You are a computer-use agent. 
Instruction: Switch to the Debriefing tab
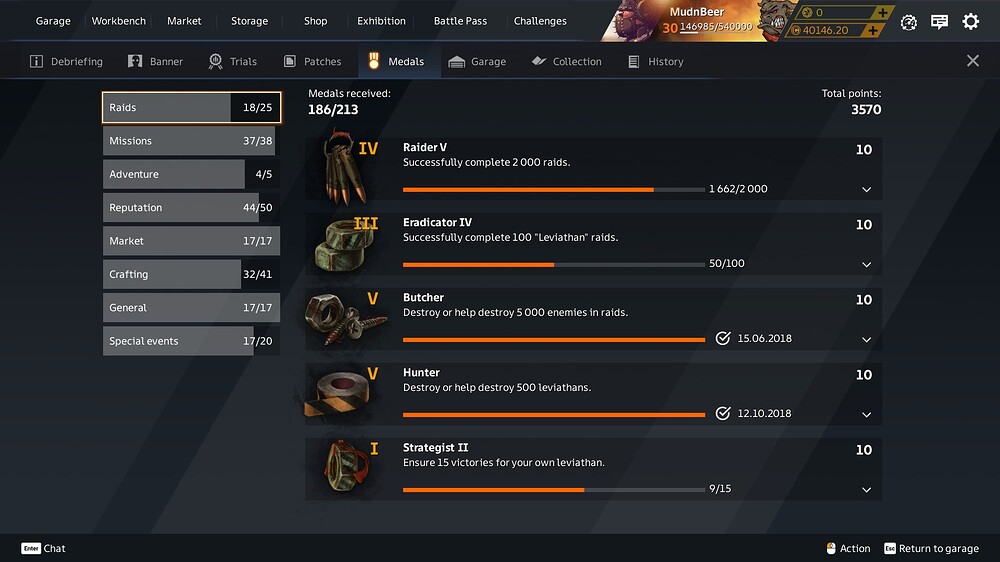(x=66, y=61)
